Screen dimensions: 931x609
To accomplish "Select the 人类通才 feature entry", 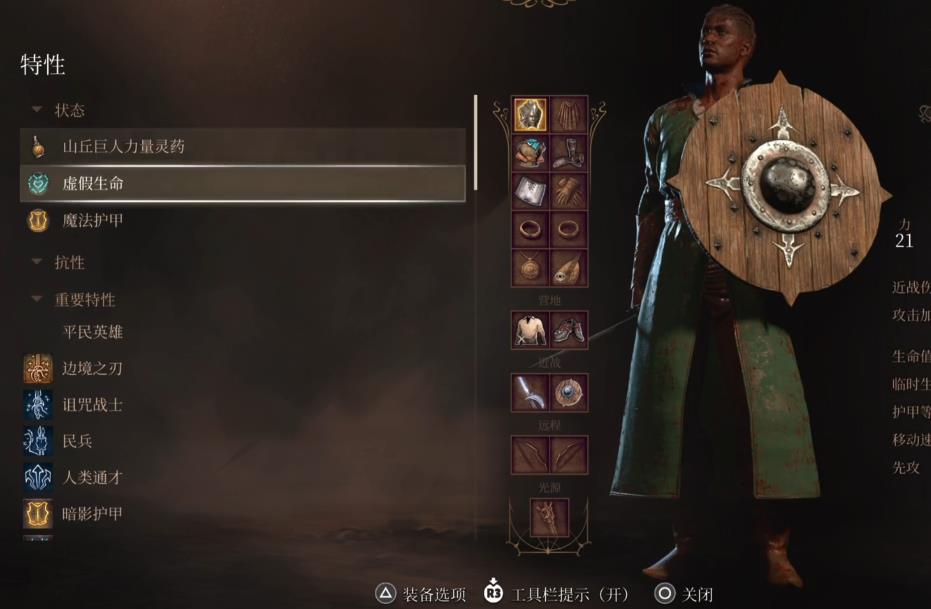I will (92, 478).
